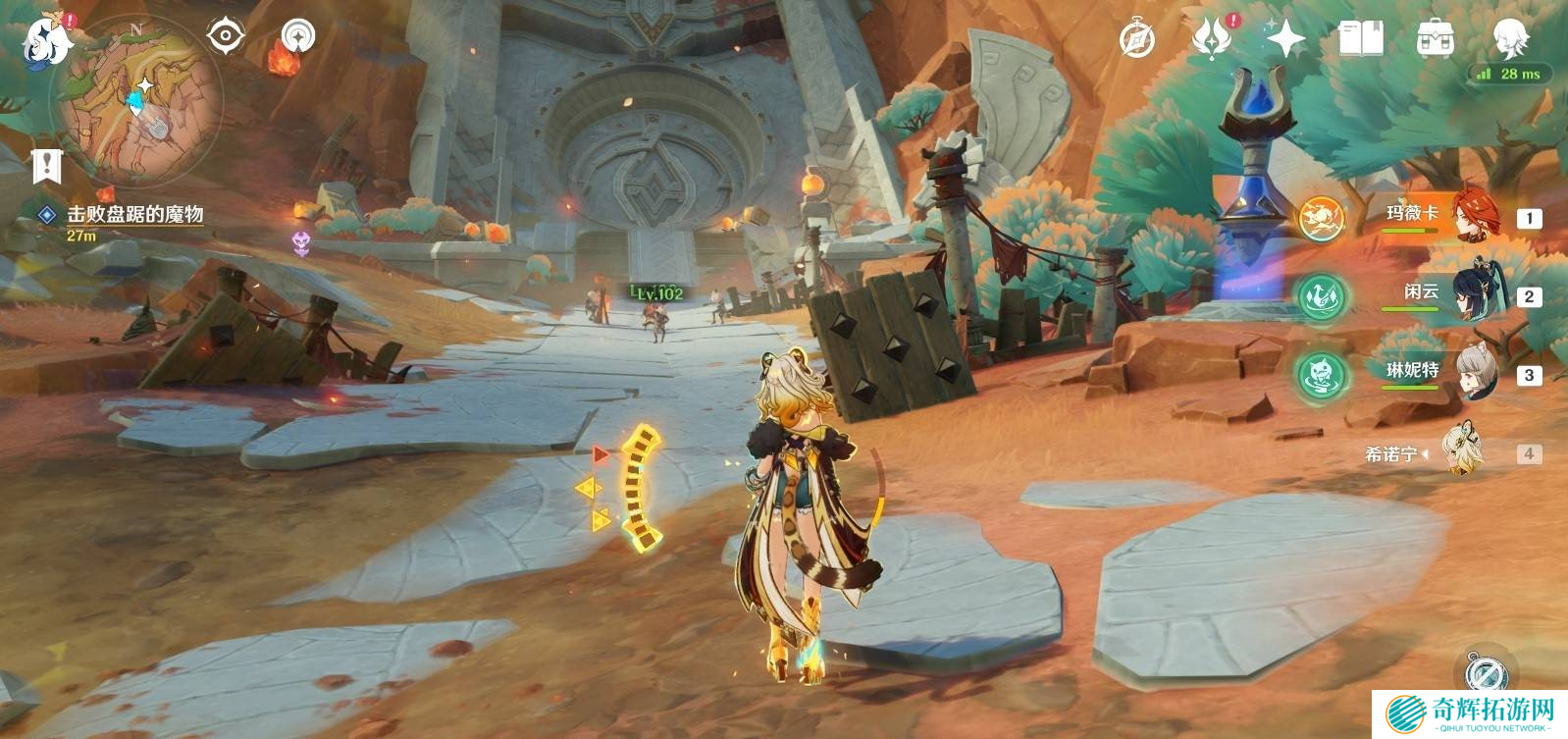Trigger the orange skill icon beside 玛薇卡

[x=1322, y=218]
